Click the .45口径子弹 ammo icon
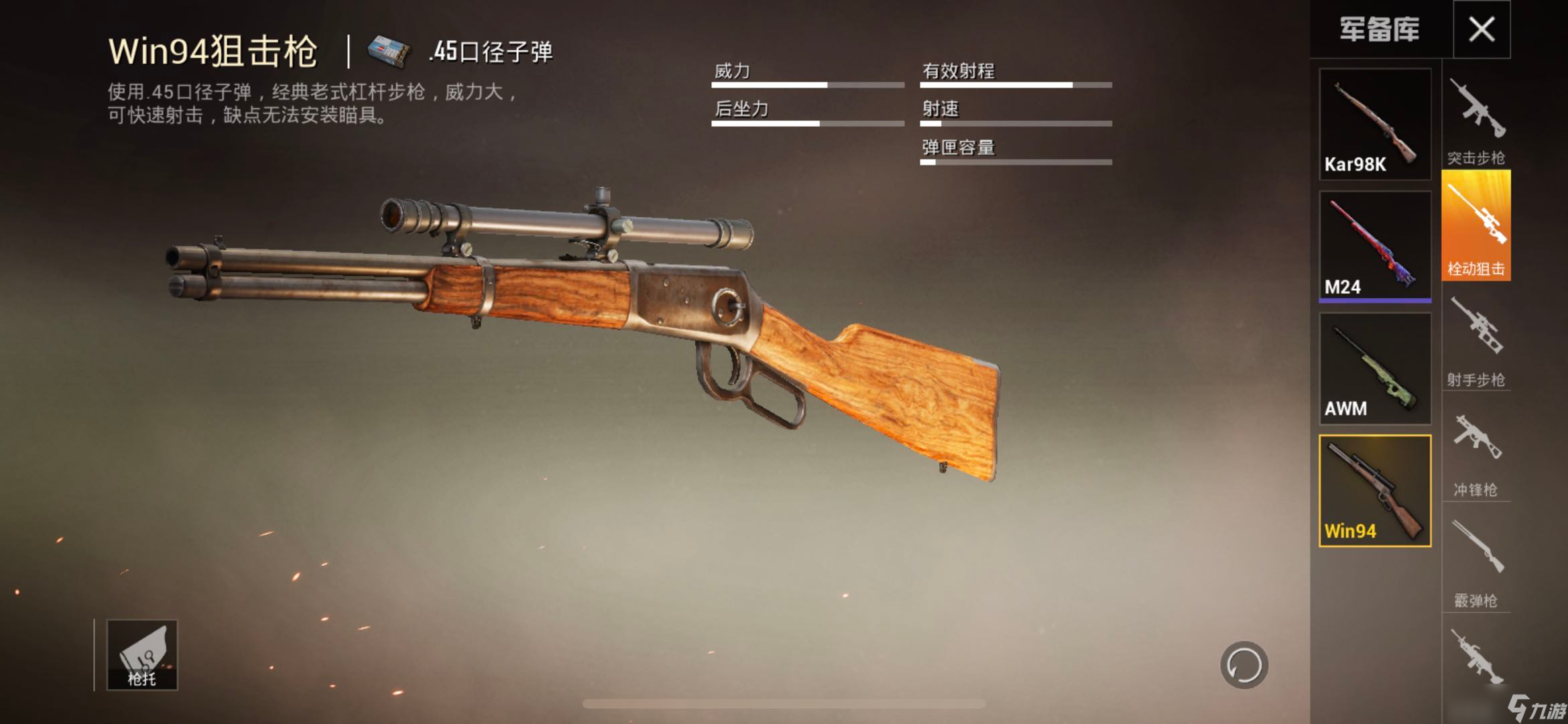Image resolution: width=1568 pixels, height=724 pixels. pos(385,50)
